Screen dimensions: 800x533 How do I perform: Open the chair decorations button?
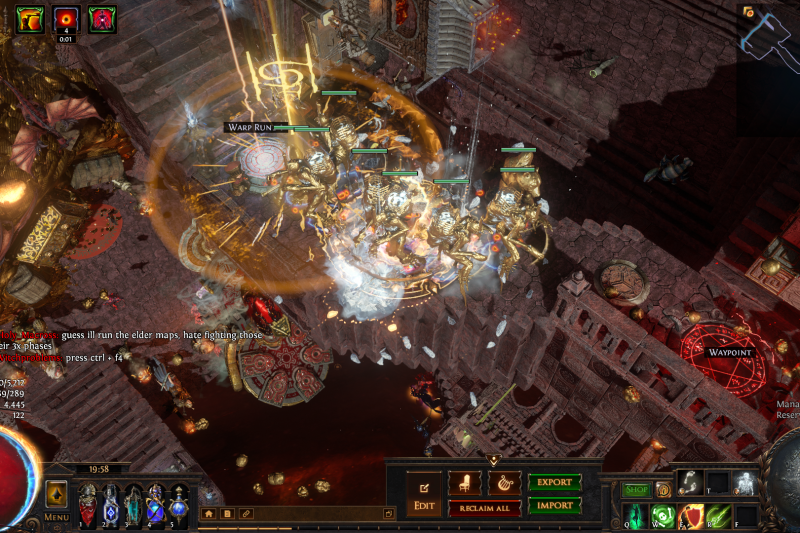pos(465,483)
